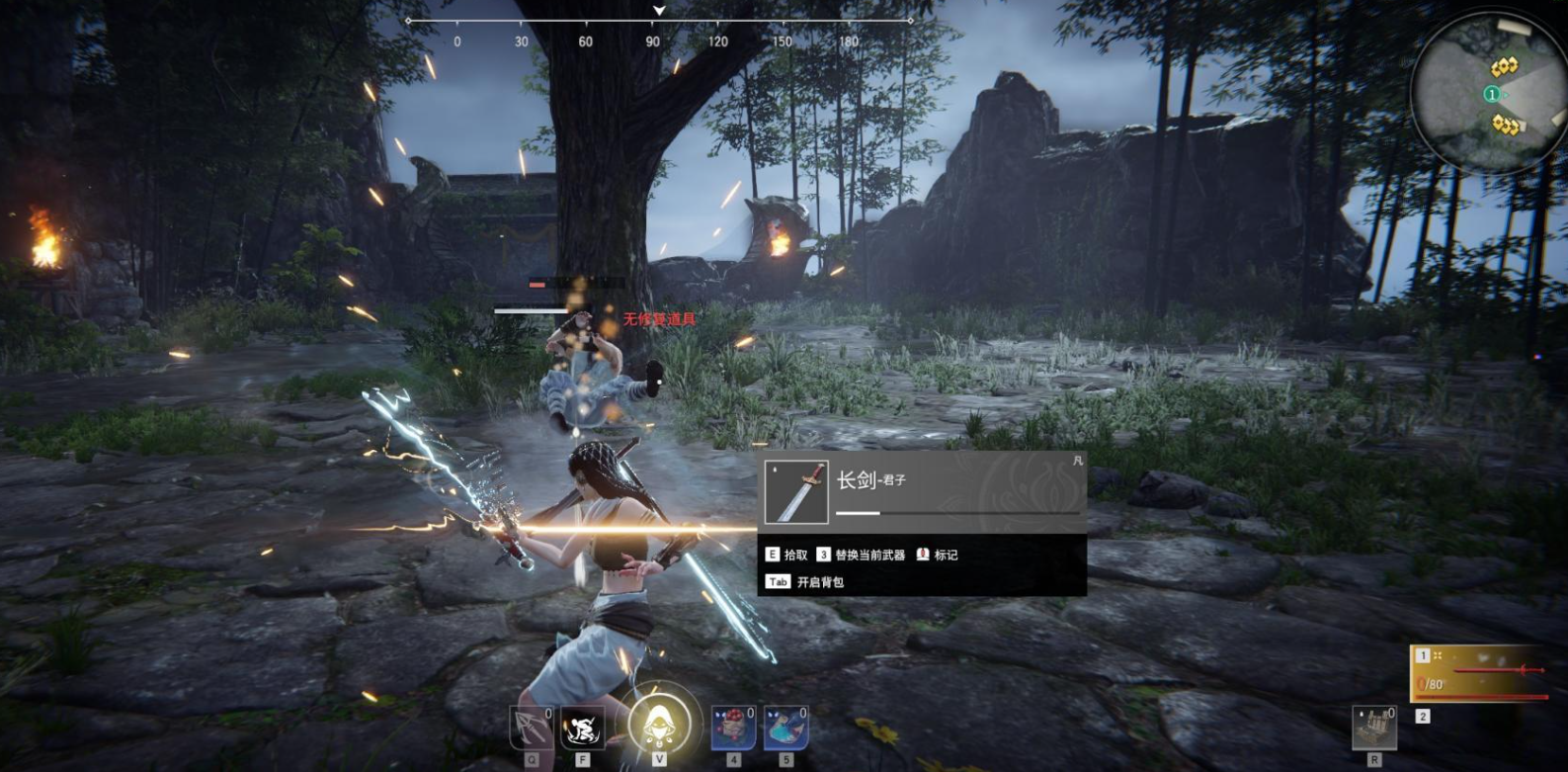
Task: Open the circular minimap
Action: pos(1486,94)
